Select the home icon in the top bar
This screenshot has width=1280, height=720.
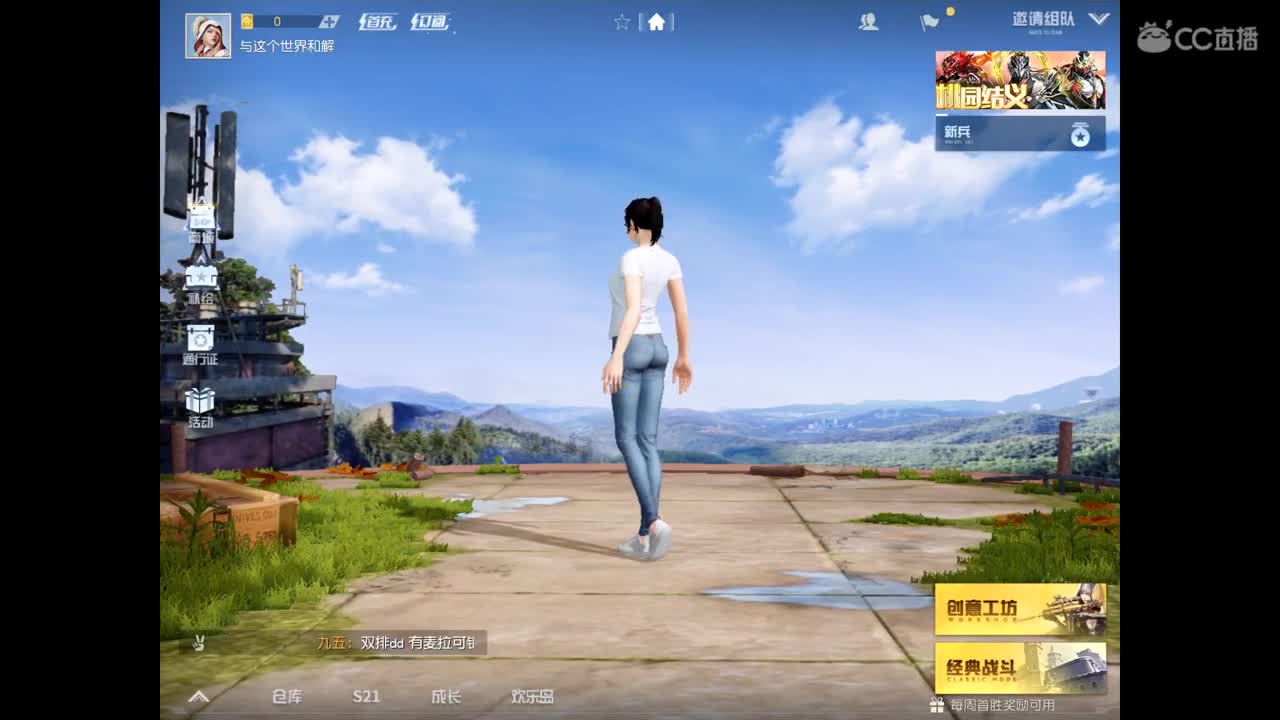point(655,22)
